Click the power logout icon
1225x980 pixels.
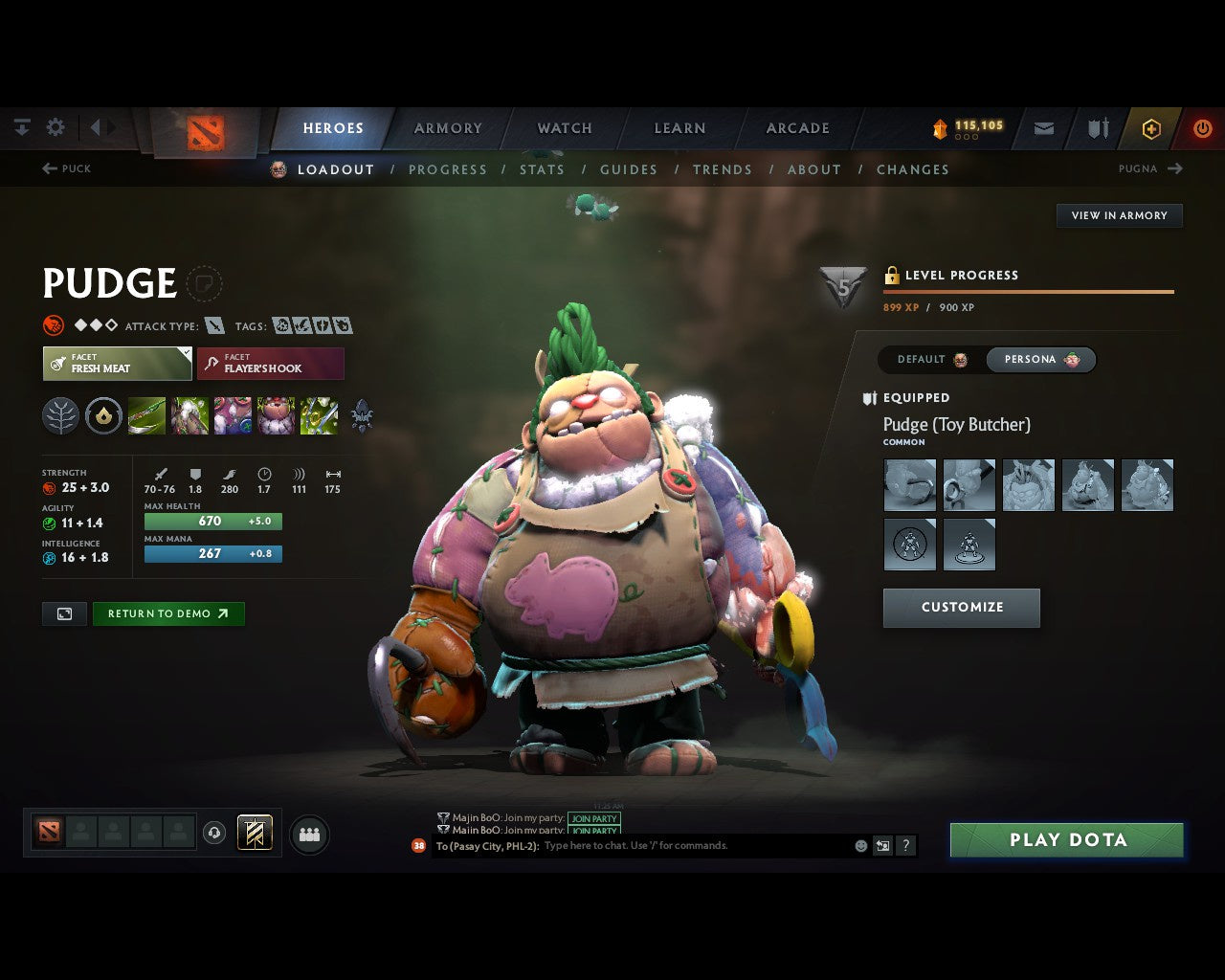[x=1202, y=128]
